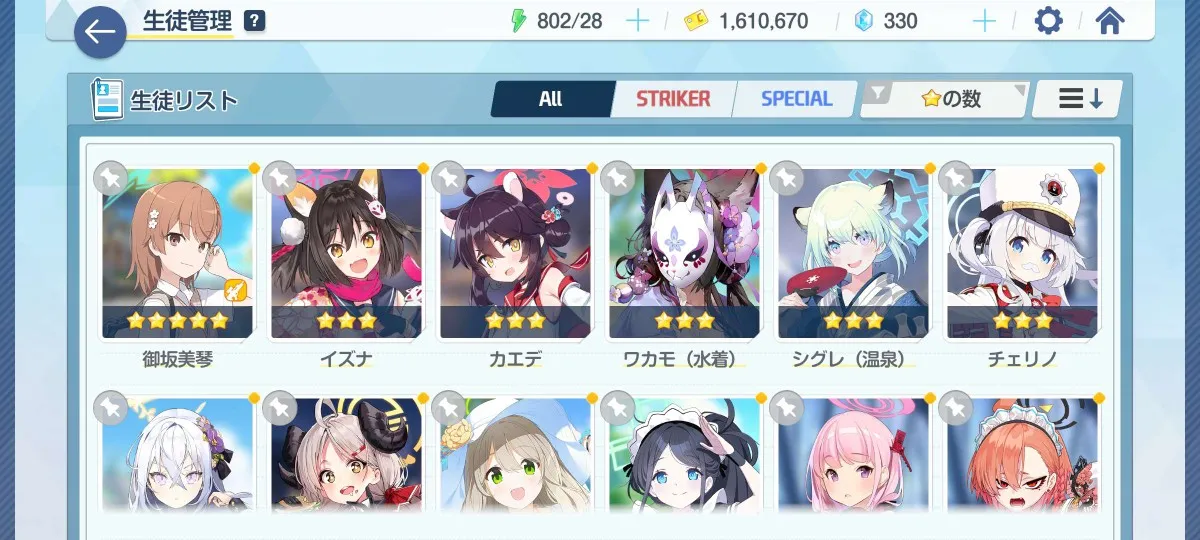Viewport: 1200px width, 540px height.
Task: Select student チェリノ
Action: 1023,254
